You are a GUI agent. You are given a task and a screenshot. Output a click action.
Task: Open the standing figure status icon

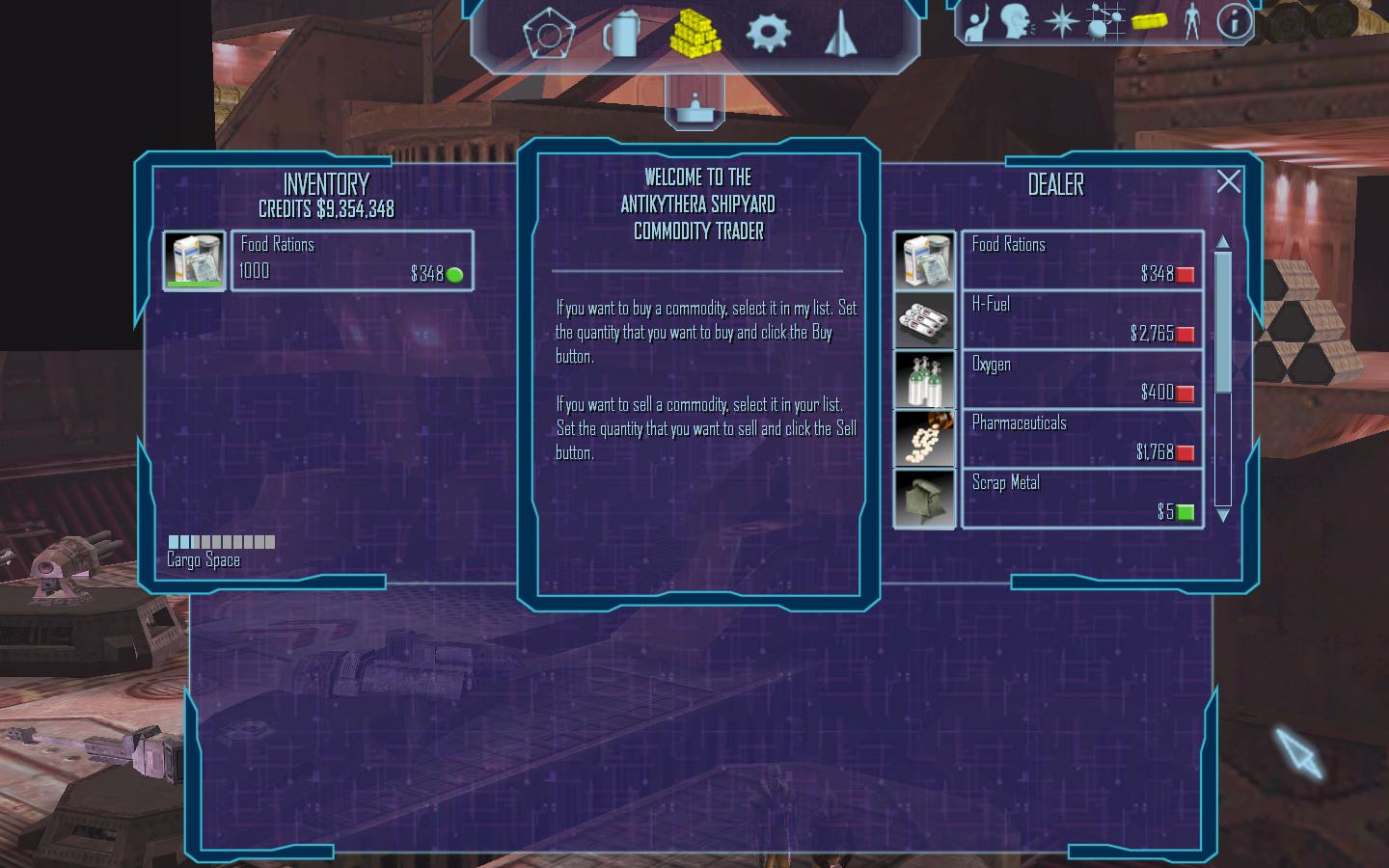tap(1192, 22)
